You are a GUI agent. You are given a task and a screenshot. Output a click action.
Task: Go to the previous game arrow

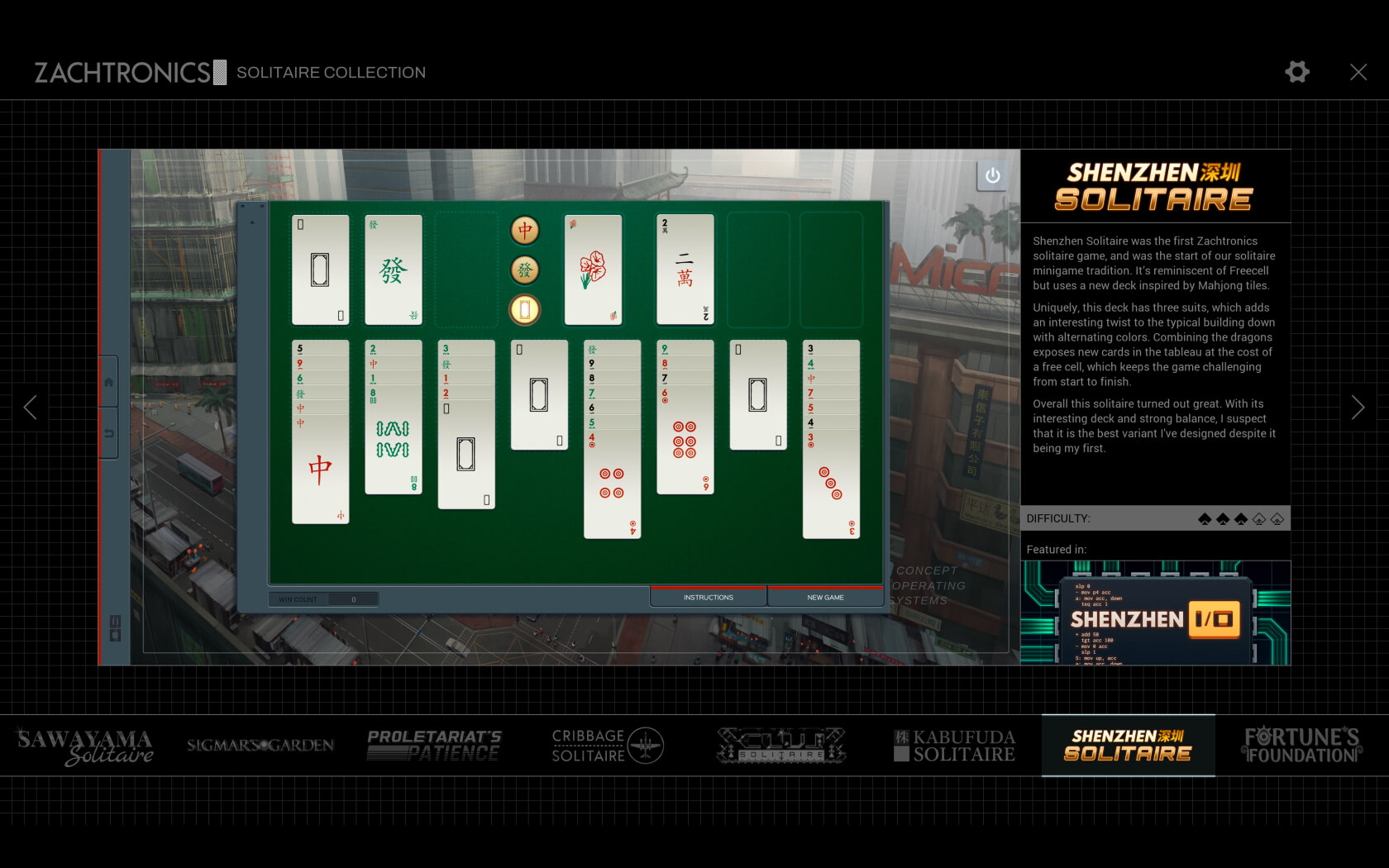tap(31, 407)
